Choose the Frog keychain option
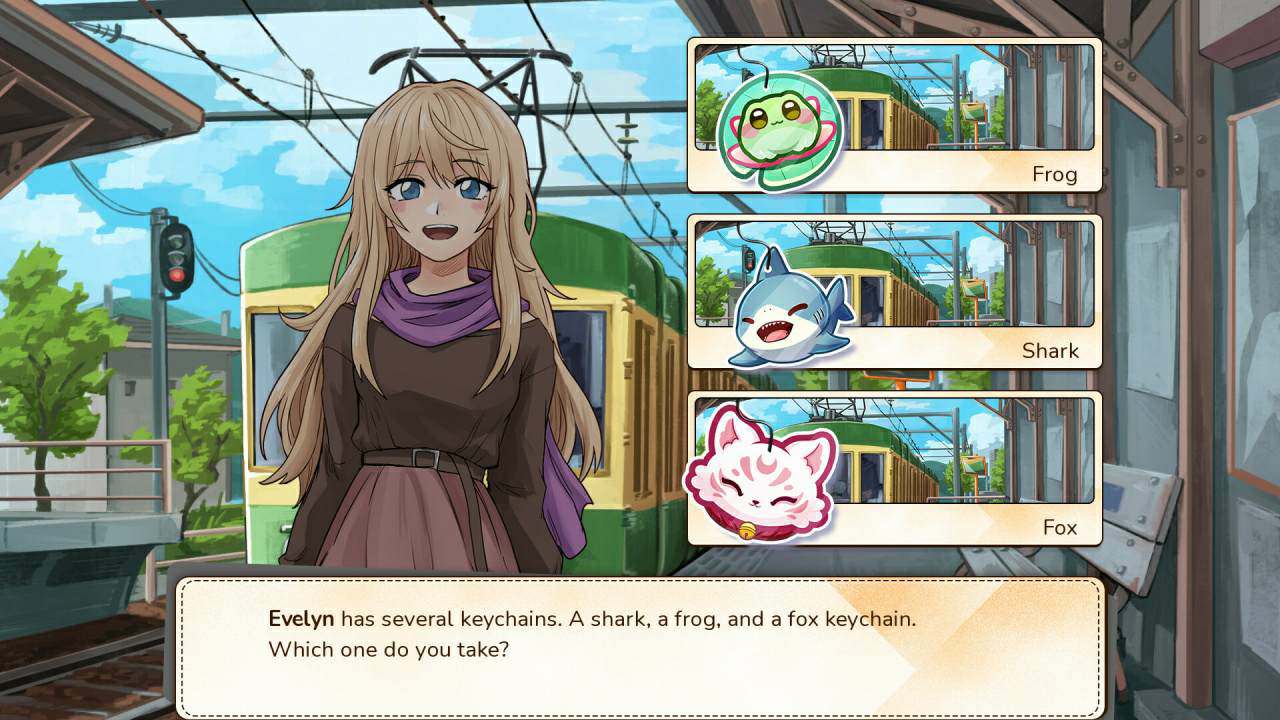Image resolution: width=1280 pixels, height=720 pixels. point(894,116)
